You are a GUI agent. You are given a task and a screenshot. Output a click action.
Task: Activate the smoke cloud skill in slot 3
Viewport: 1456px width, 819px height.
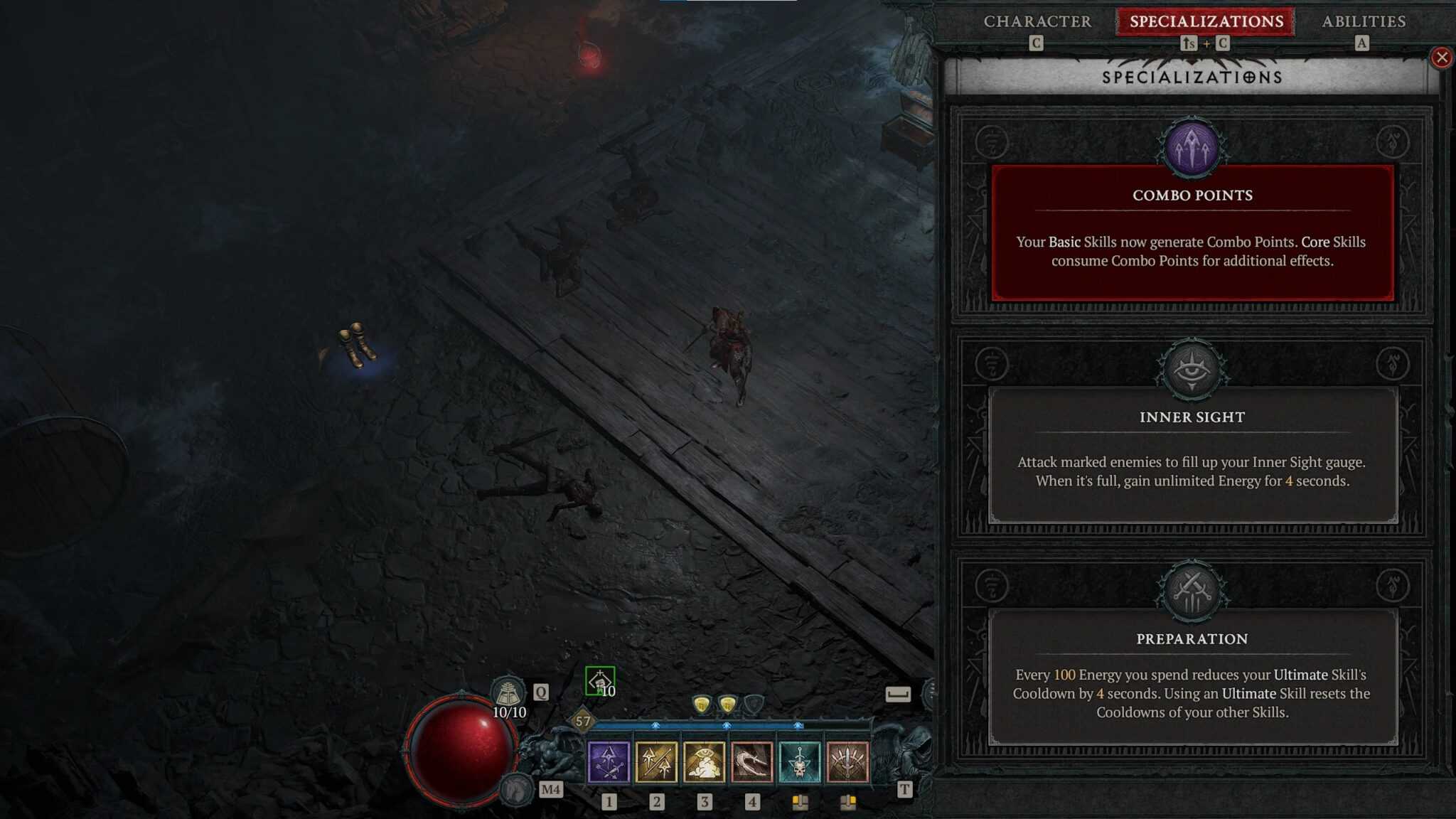(x=704, y=761)
